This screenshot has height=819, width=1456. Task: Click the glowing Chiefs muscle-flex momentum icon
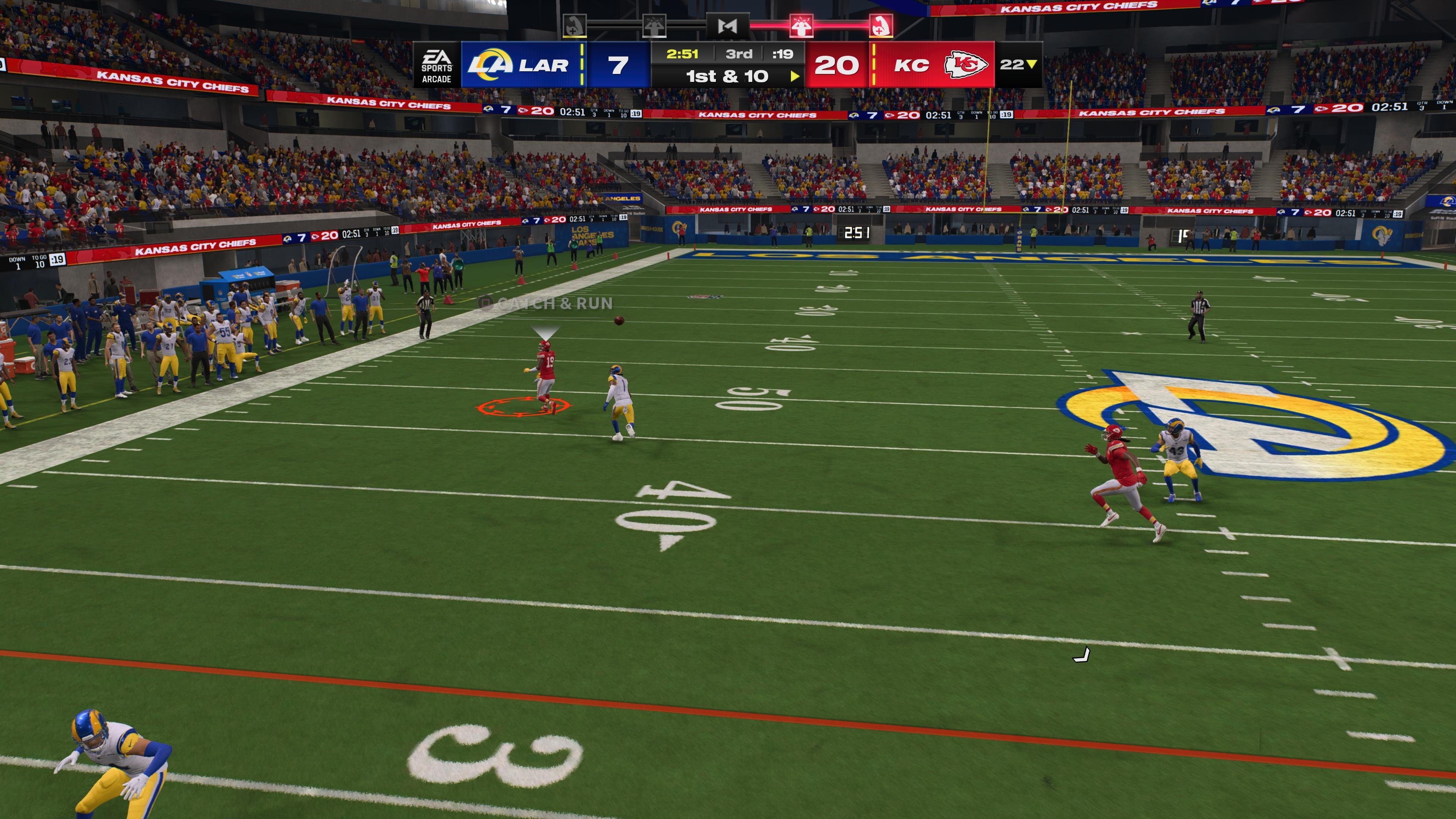coord(880,25)
